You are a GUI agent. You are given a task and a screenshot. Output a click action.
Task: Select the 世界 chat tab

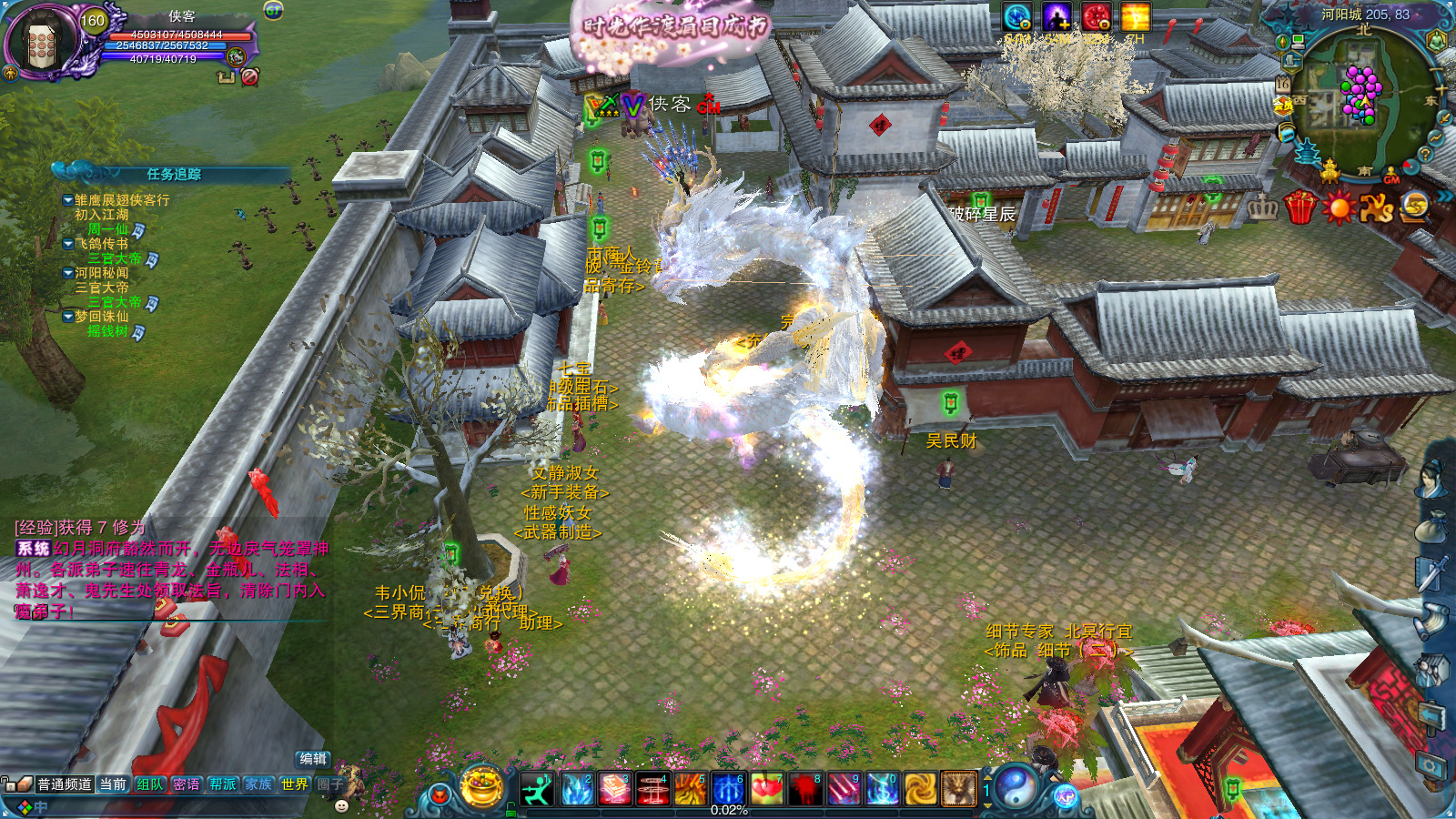pos(295,784)
